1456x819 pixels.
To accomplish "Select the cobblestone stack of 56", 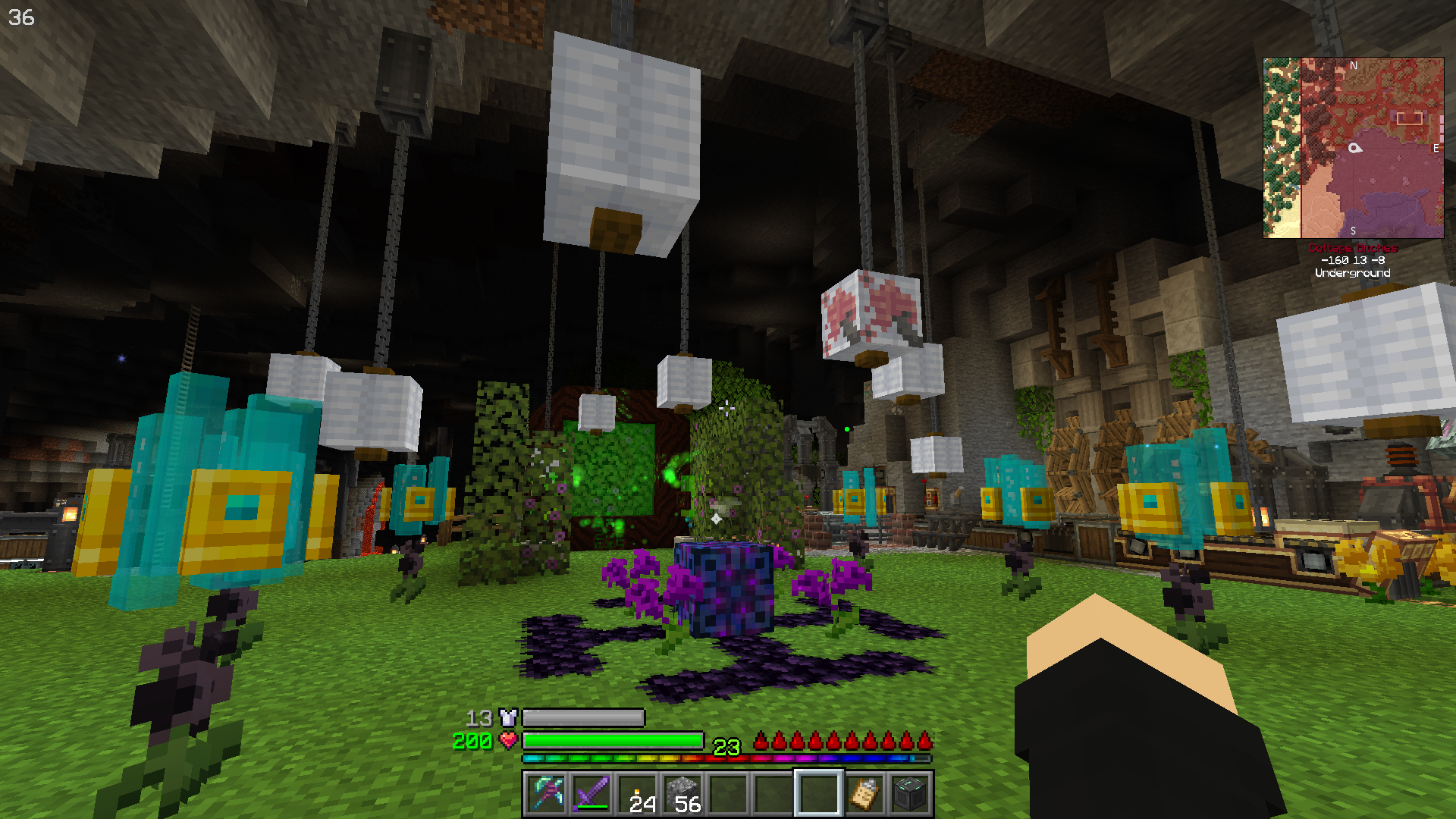I will [x=682, y=793].
